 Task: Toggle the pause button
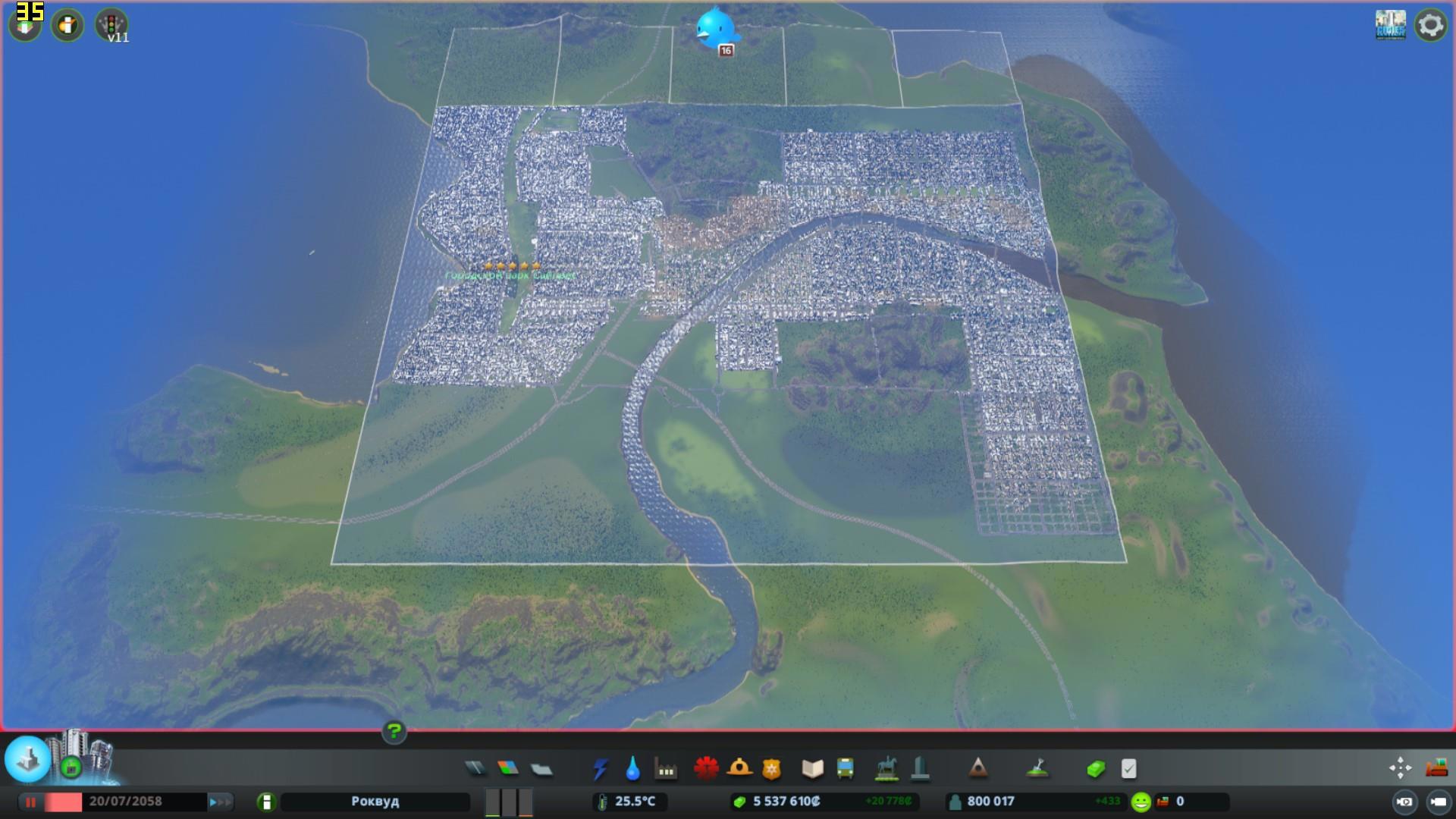pyautogui.click(x=30, y=802)
